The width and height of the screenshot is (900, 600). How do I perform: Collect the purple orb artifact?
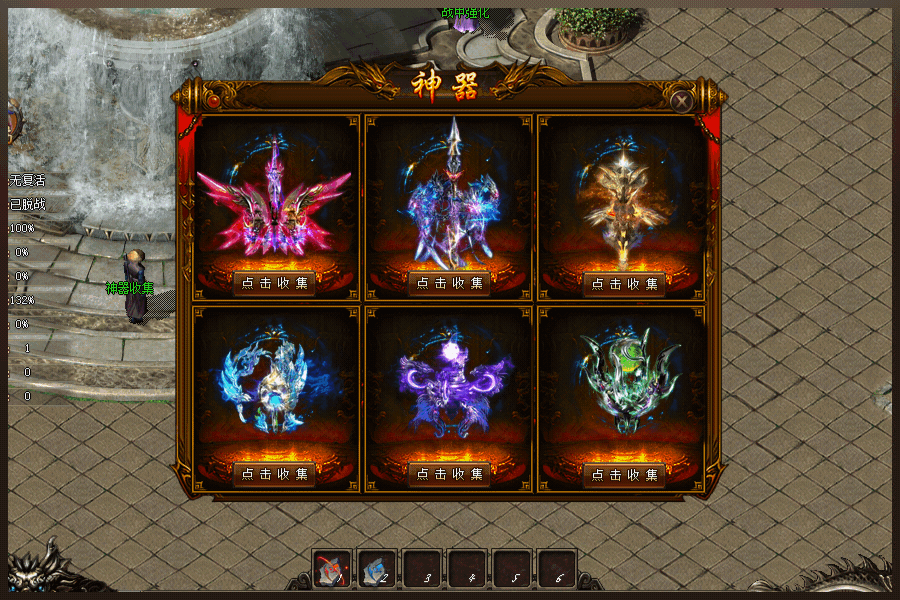(449, 473)
